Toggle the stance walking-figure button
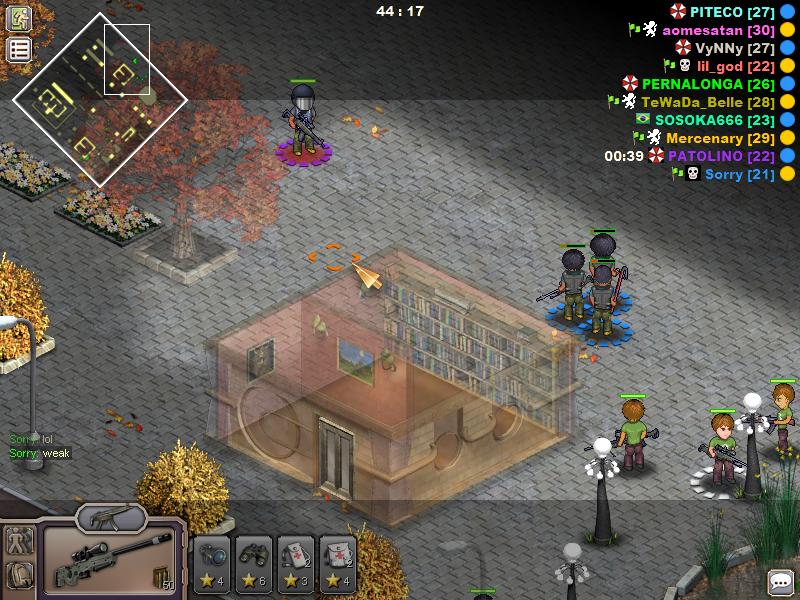 [x=19, y=542]
